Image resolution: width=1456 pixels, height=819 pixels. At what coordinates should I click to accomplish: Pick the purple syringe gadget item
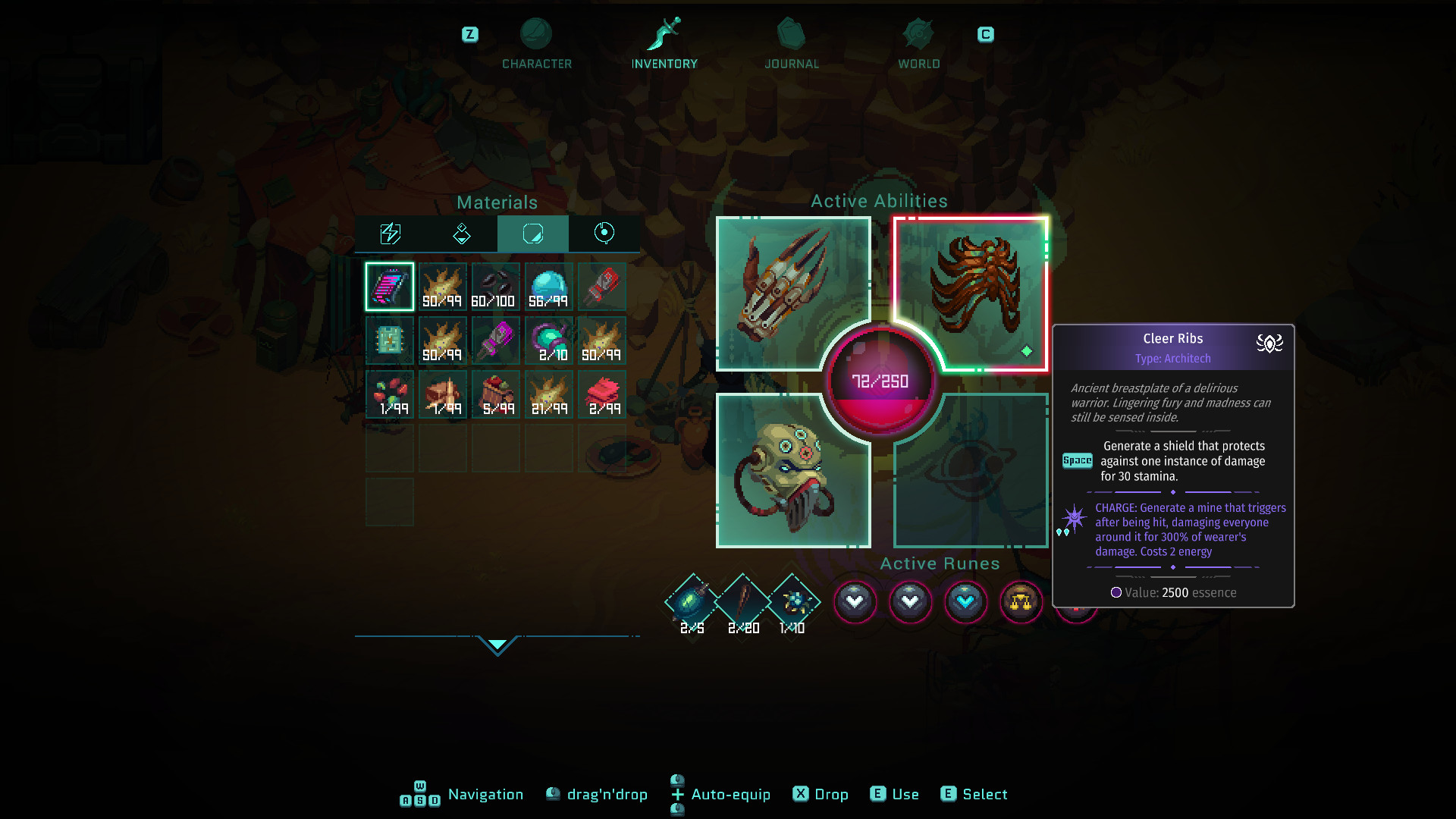coord(495,340)
